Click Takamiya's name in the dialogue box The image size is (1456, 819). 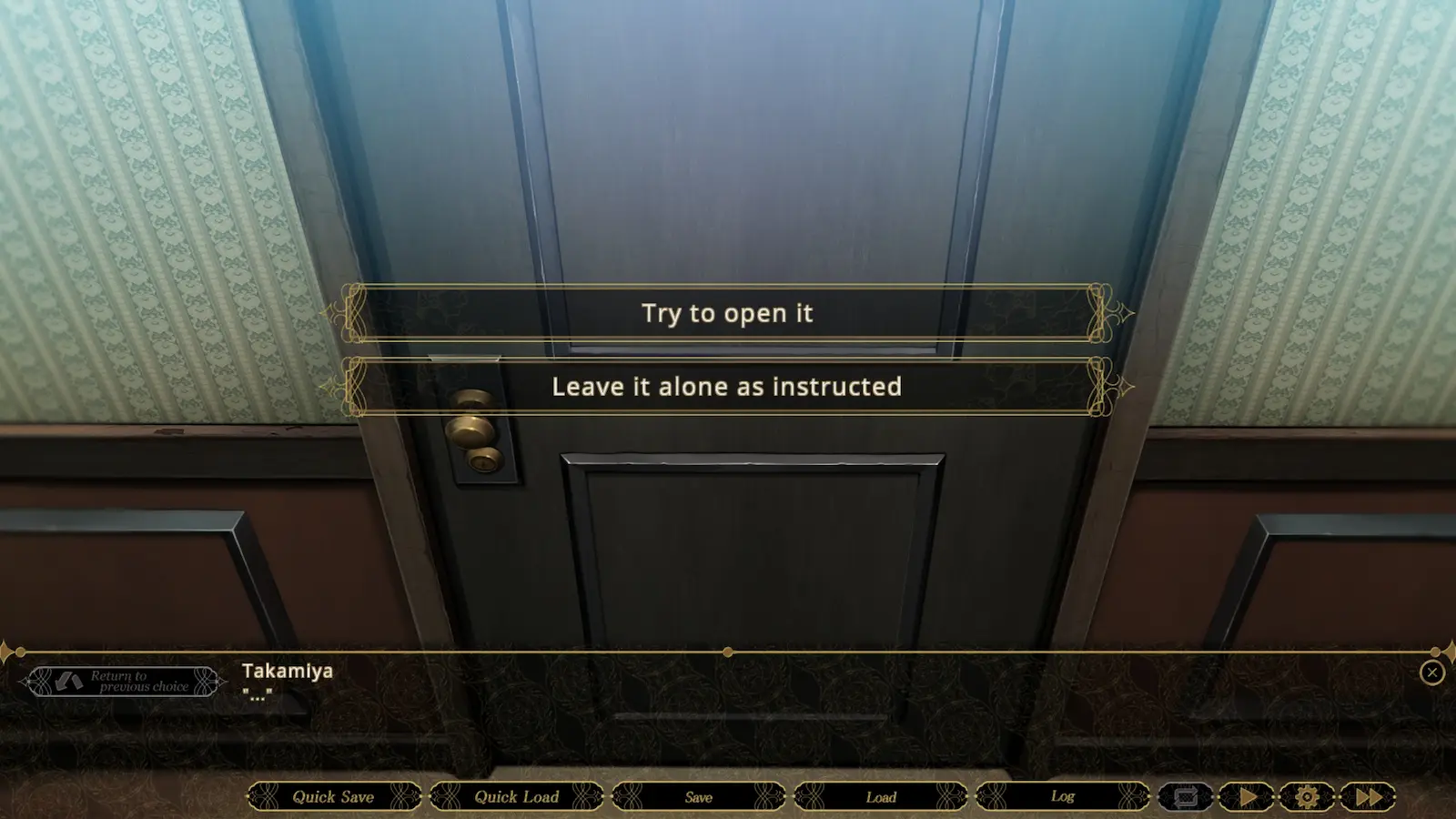[x=286, y=671]
